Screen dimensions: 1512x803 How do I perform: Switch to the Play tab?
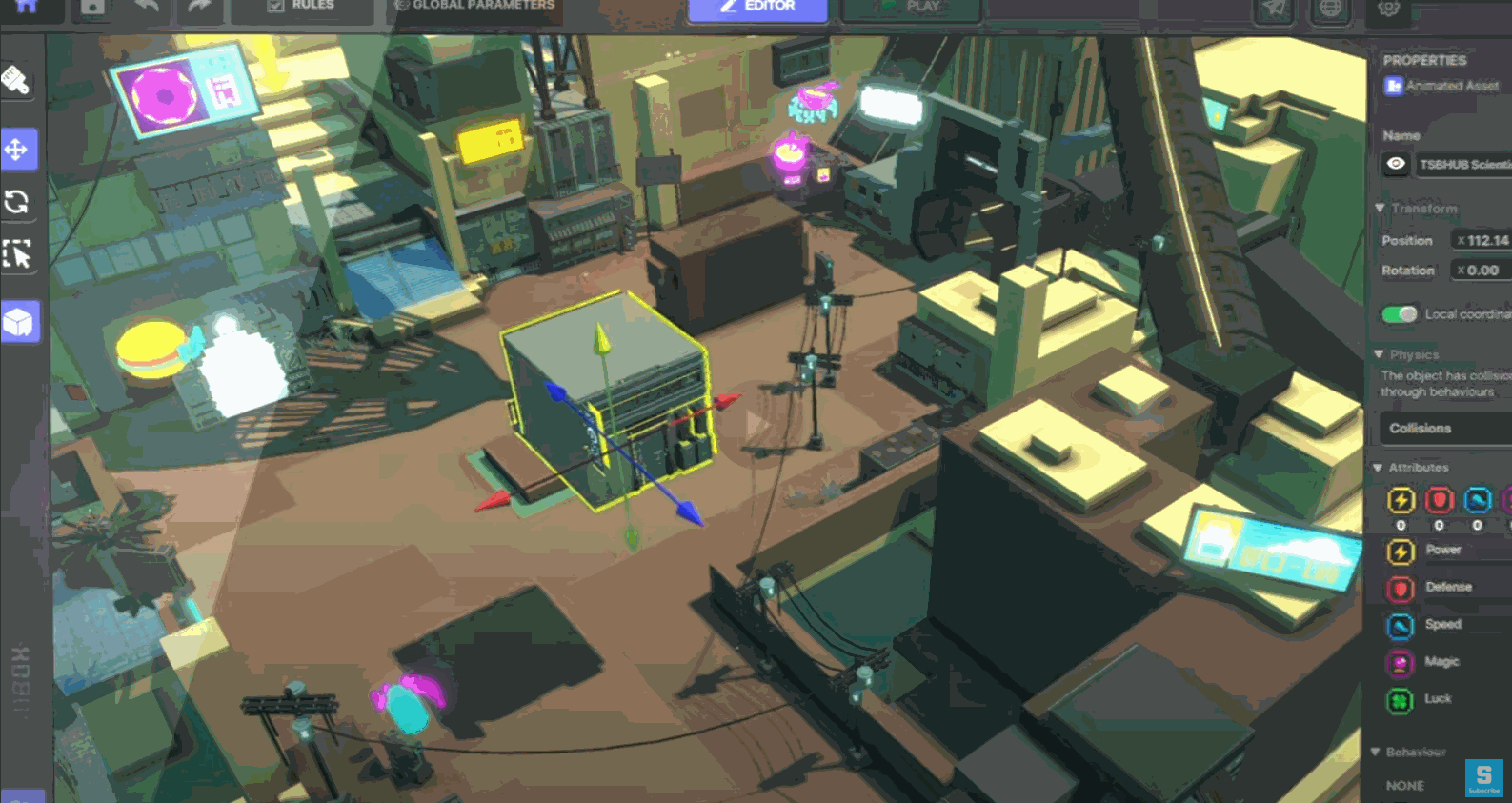pyautogui.click(x=910, y=6)
